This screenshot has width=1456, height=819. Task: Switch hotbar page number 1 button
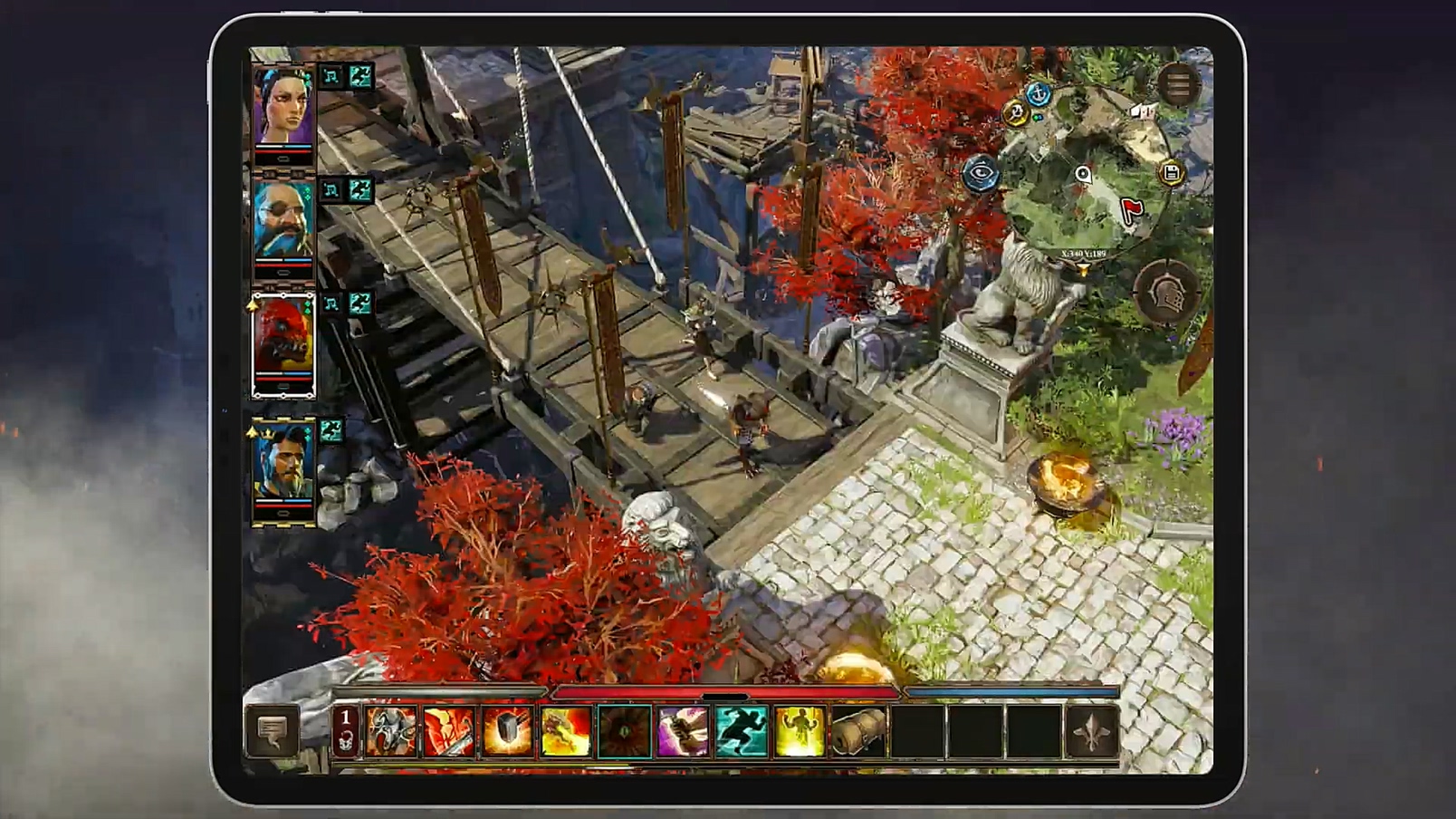(x=345, y=730)
